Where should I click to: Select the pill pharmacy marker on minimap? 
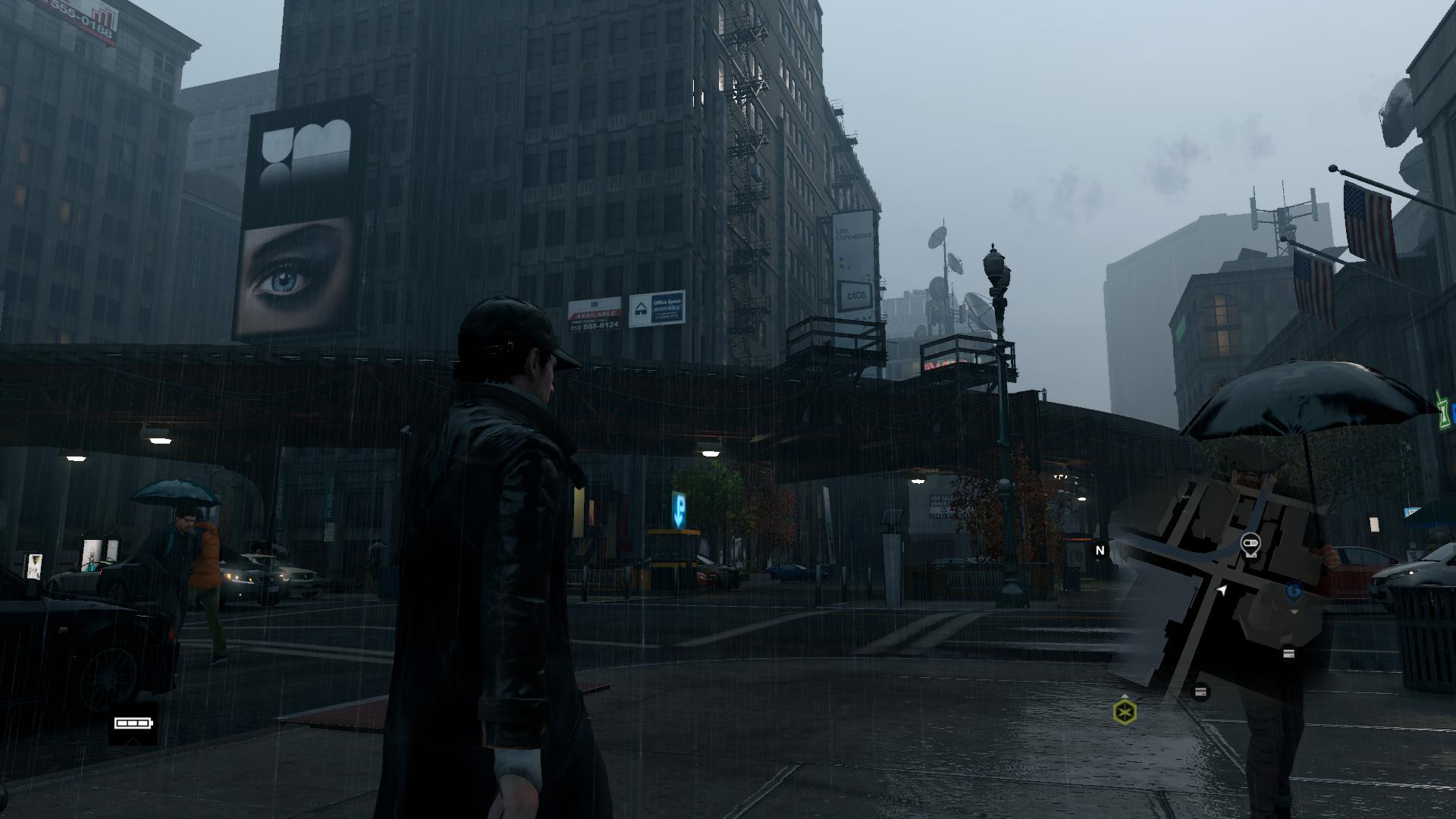(1250, 543)
